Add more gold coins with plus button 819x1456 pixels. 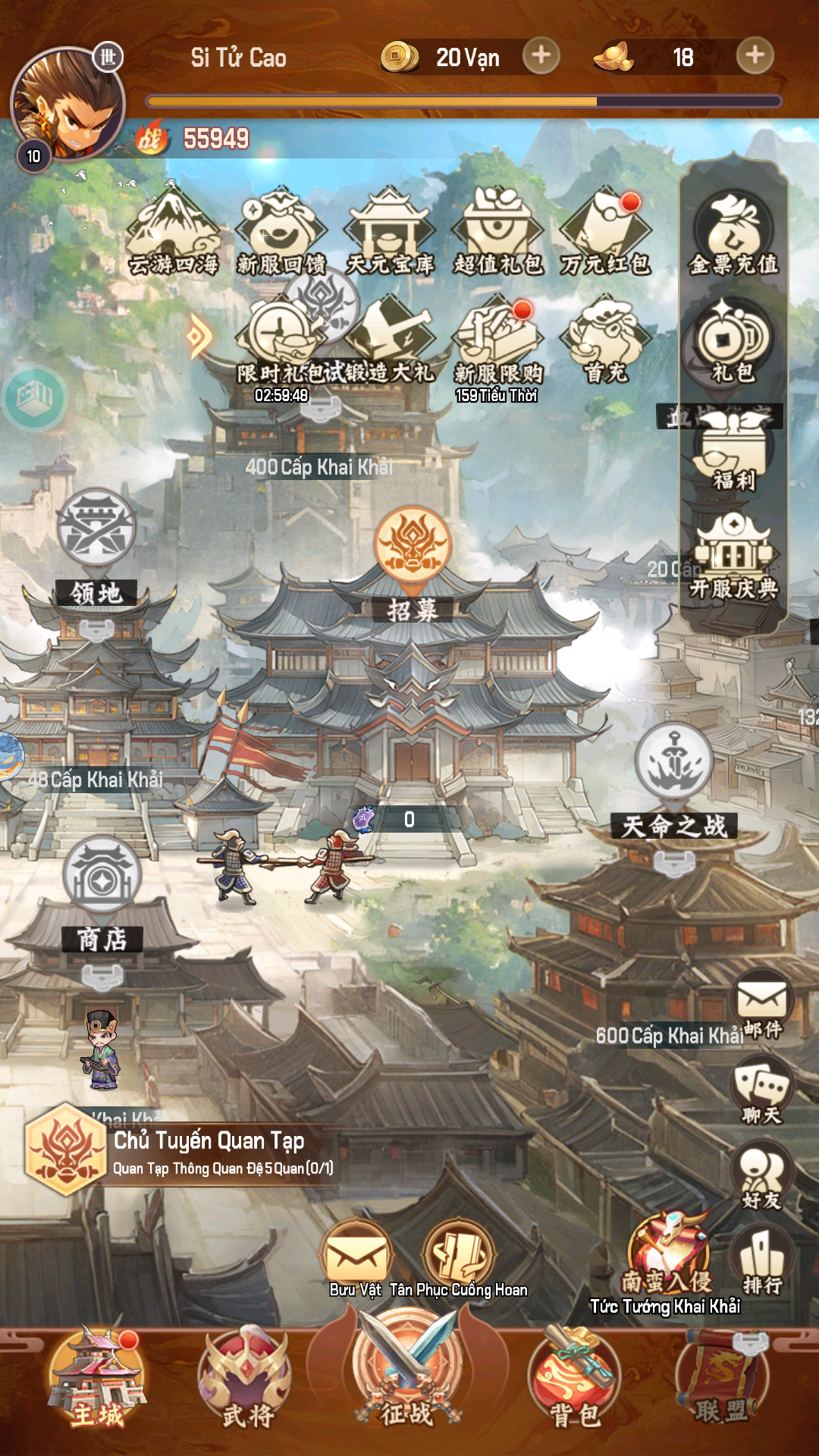(541, 56)
